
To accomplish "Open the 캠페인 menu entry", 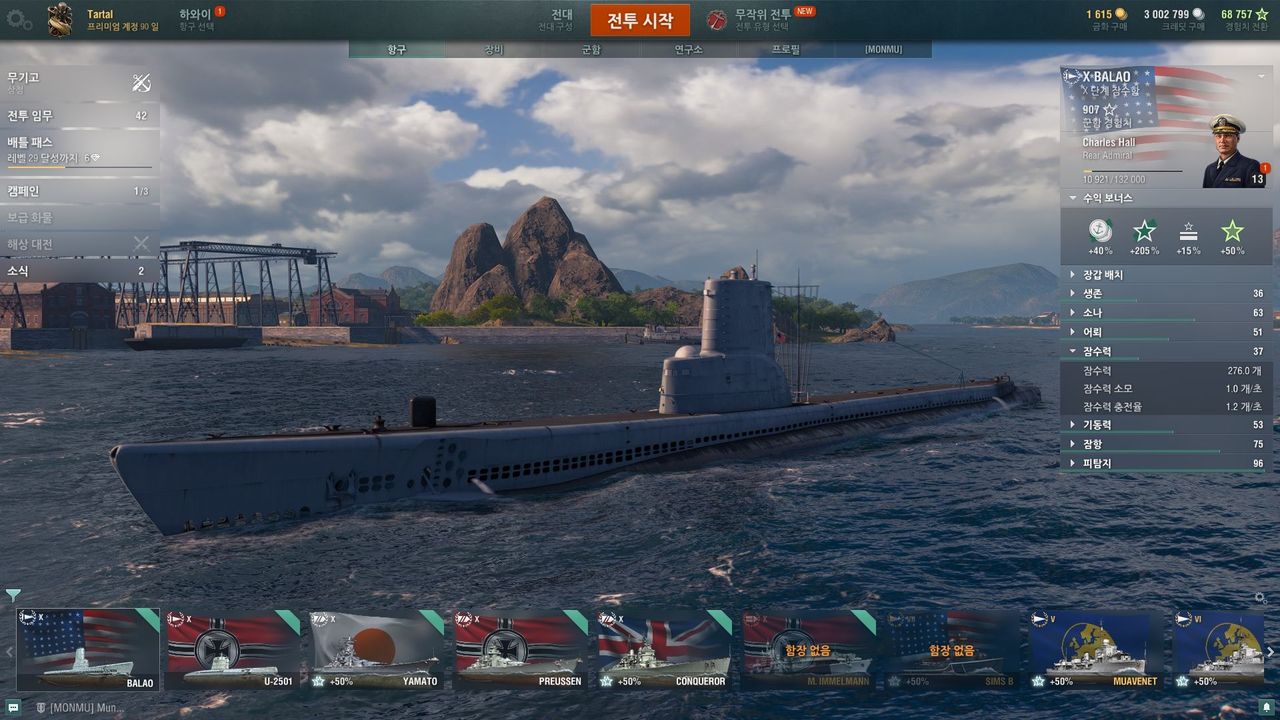I will tap(78, 191).
